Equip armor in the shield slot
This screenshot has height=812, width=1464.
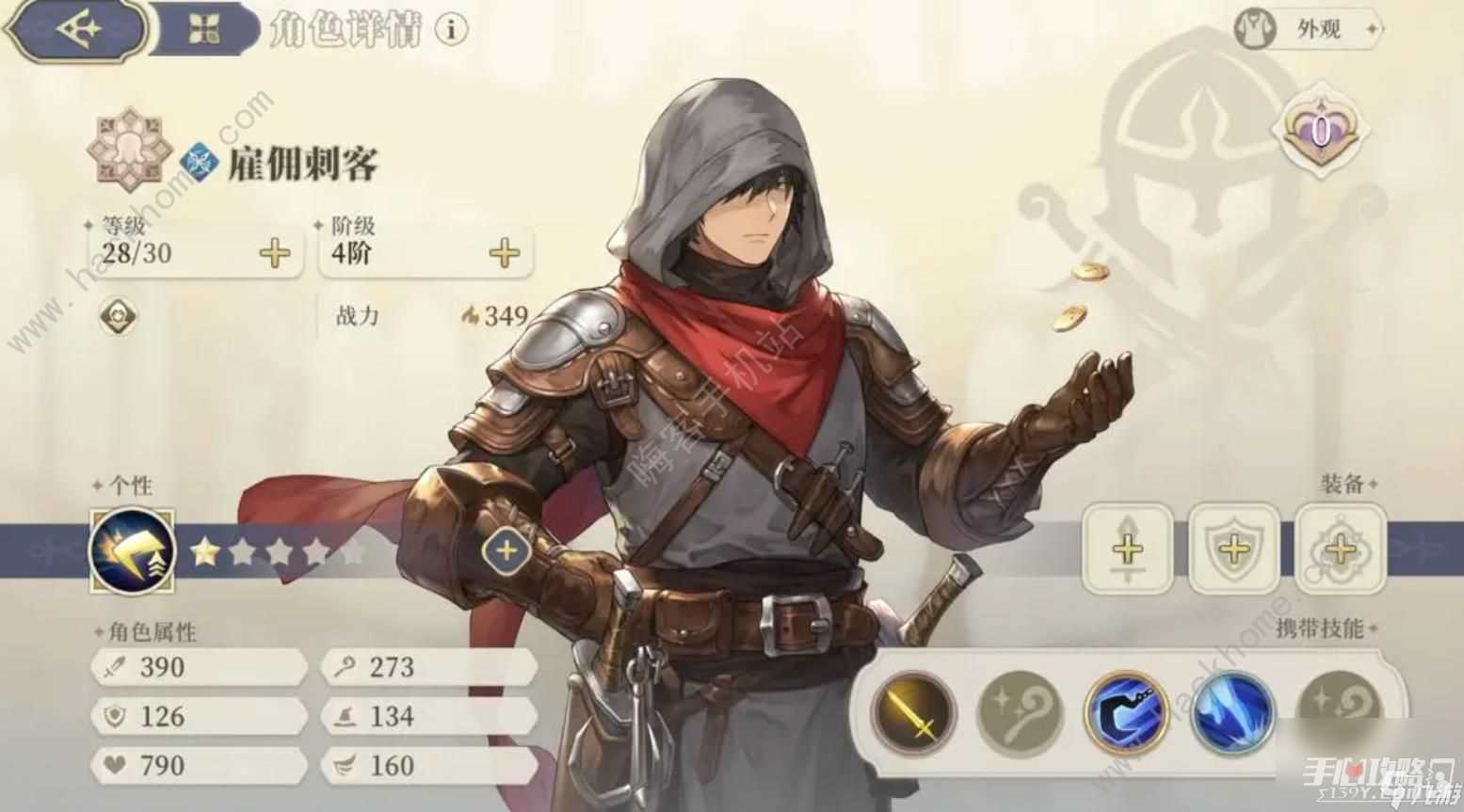click(1233, 549)
